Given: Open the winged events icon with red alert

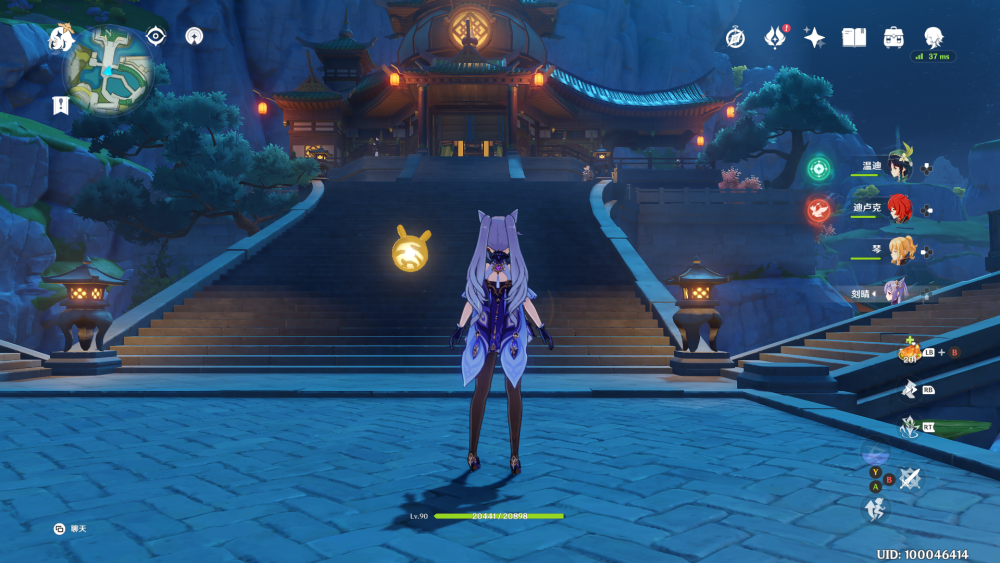Looking at the screenshot, I should click(x=775, y=38).
